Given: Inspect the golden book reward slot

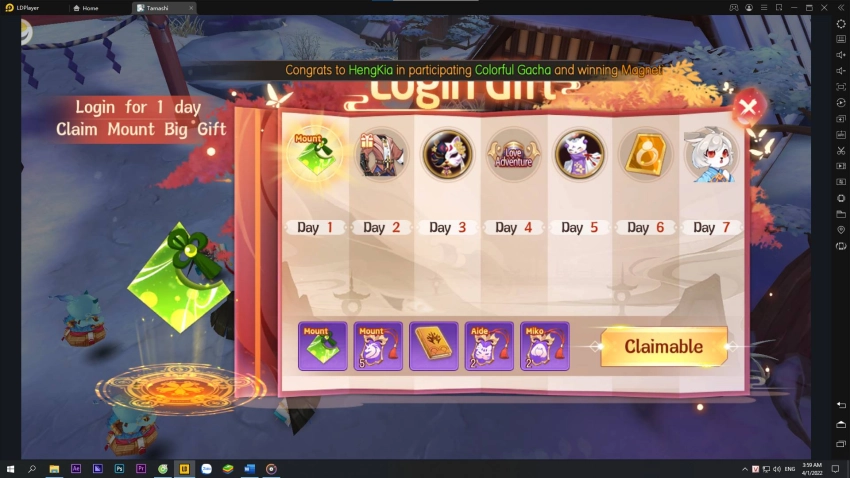Looking at the screenshot, I should (434, 346).
